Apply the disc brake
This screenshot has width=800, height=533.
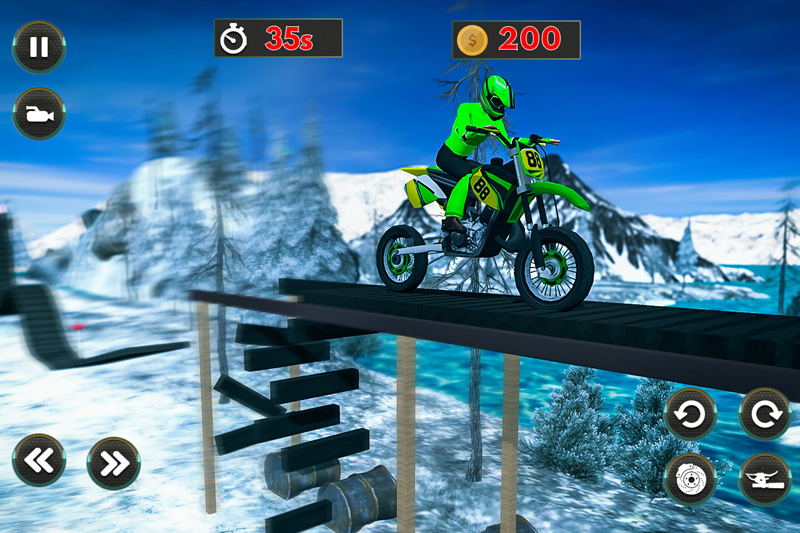[x=690, y=479]
